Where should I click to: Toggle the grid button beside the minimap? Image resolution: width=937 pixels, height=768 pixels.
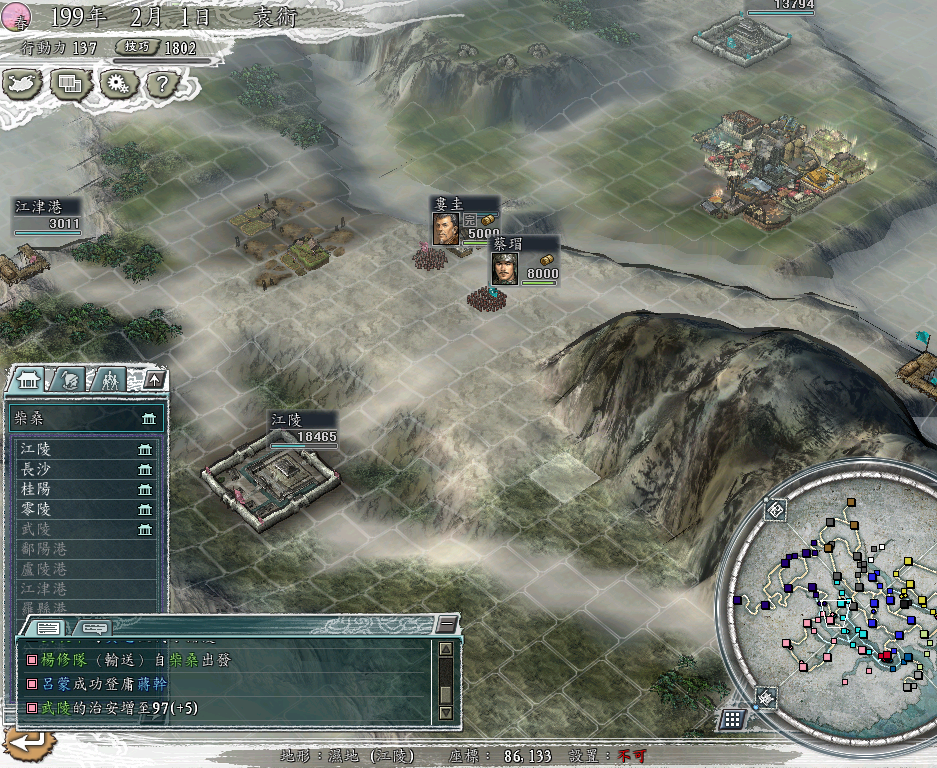point(732,718)
